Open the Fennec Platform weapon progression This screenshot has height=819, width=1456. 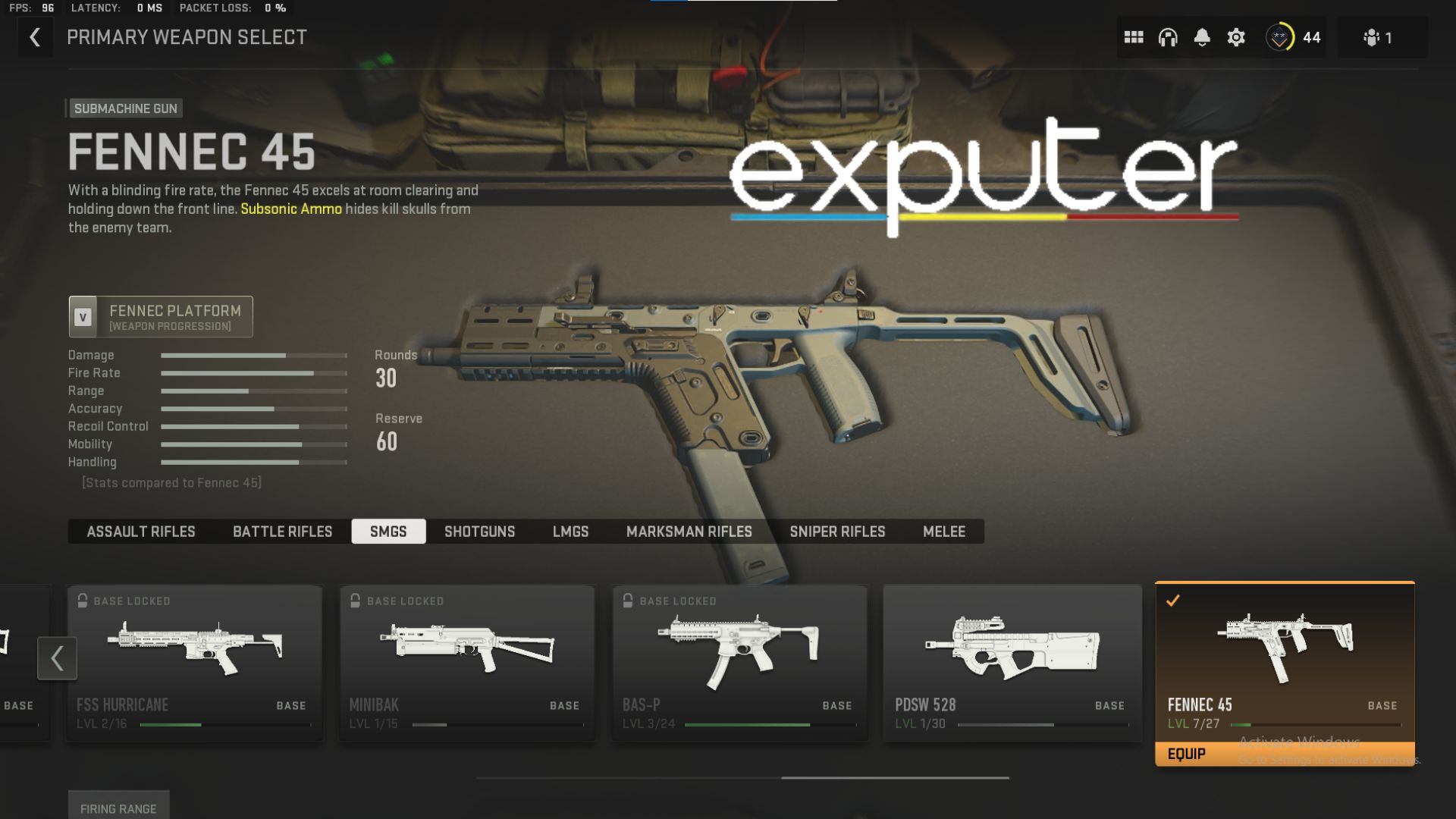click(160, 316)
